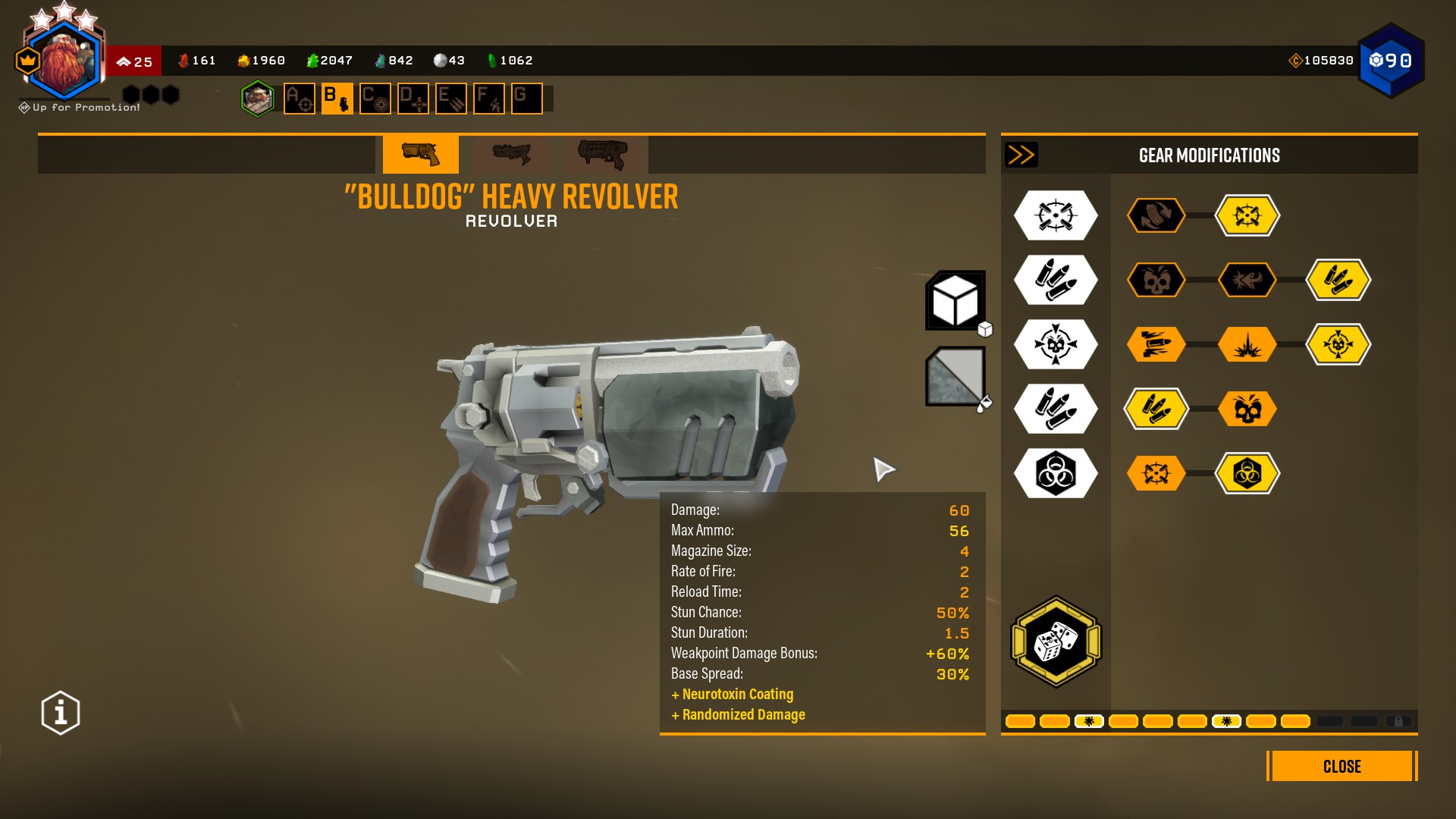Open the info button in bottom-left
This screenshot has height=819, width=1456.
tap(61, 713)
